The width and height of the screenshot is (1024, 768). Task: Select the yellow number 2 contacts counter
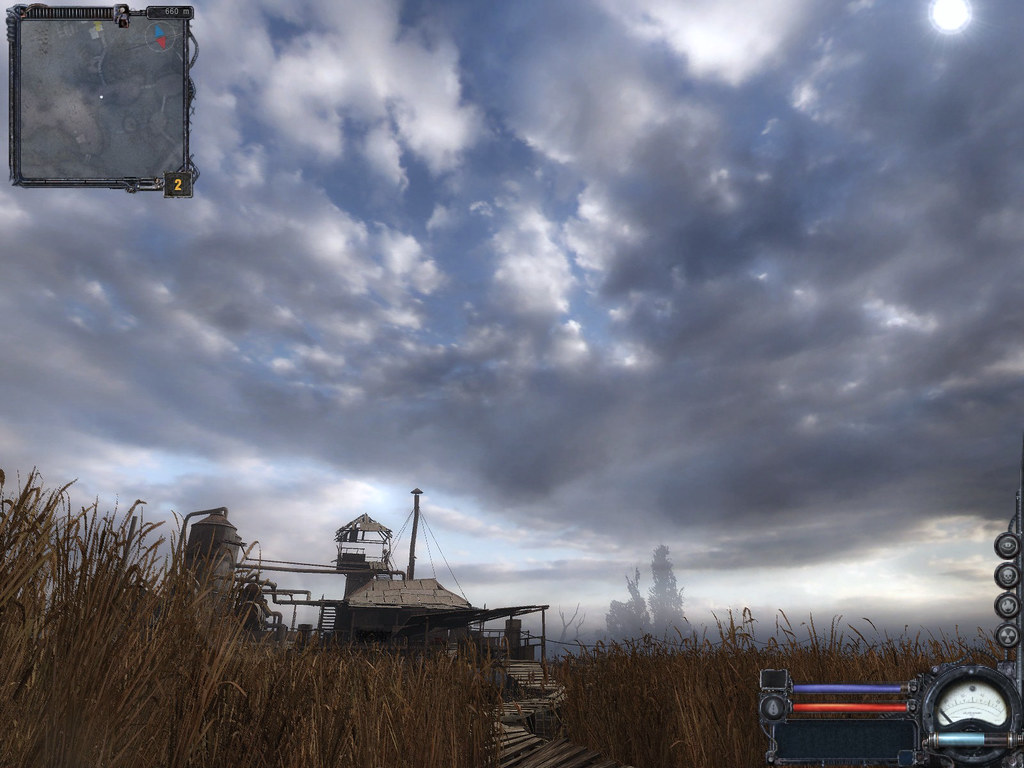pyautogui.click(x=178, y=184)
